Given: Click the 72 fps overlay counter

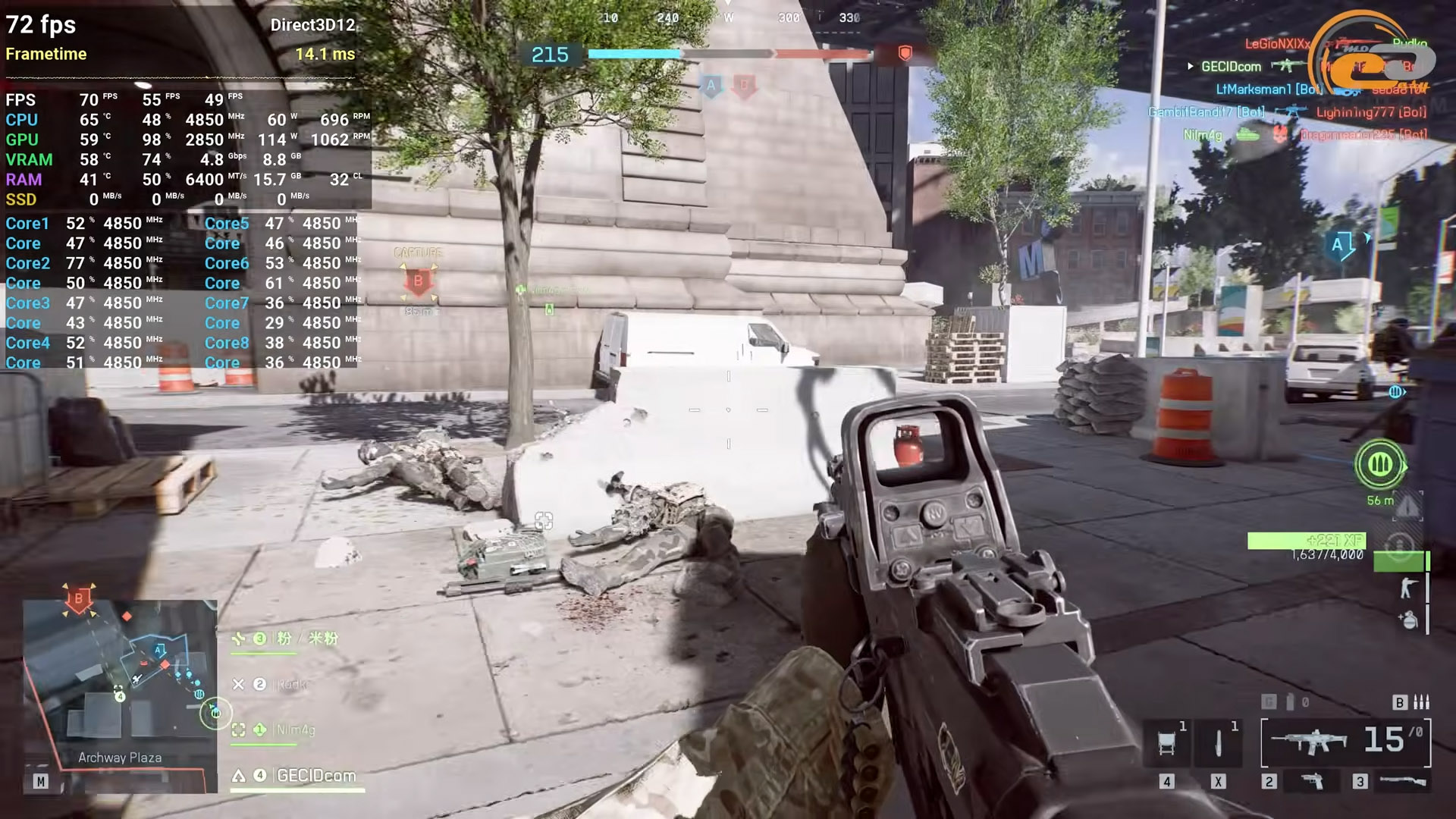Looking at the screenshot, I should (x=41, y=25).
